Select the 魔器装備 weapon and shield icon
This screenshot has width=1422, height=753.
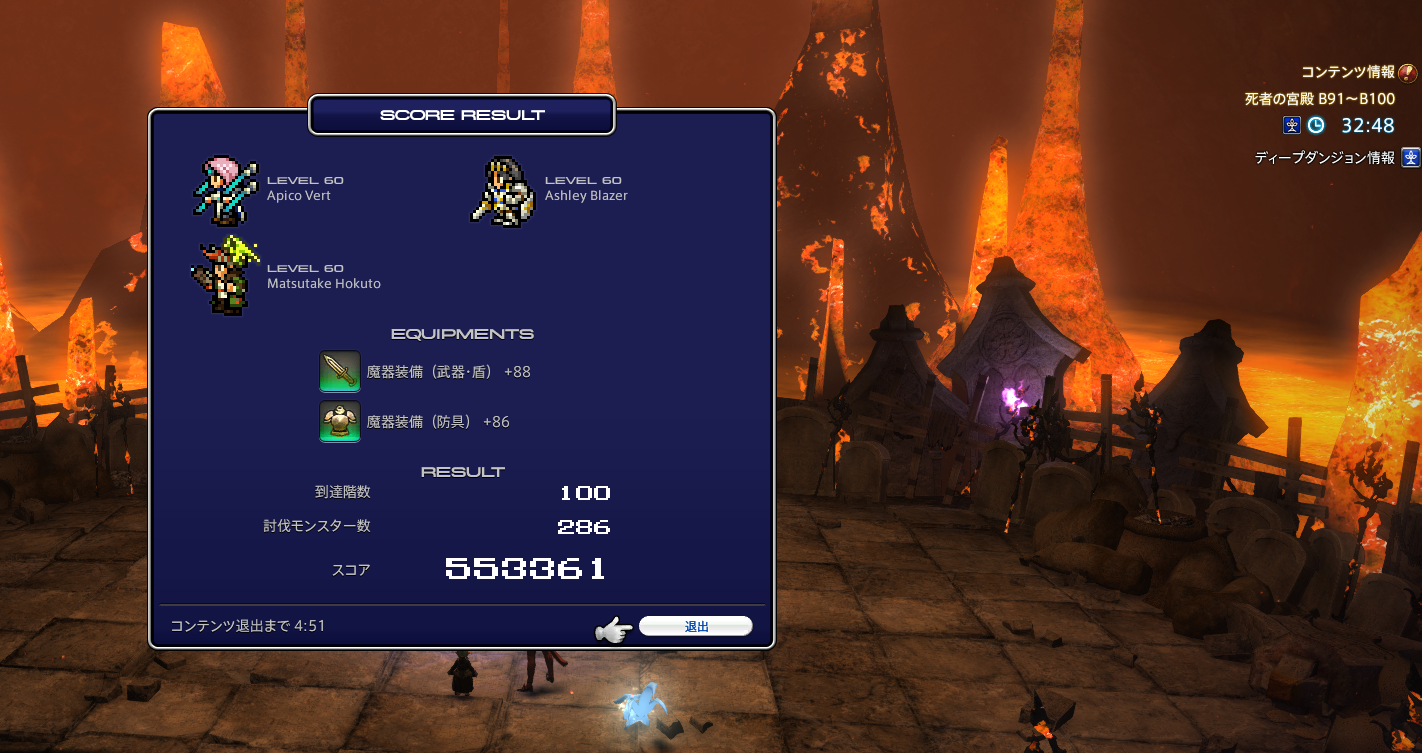340,372
